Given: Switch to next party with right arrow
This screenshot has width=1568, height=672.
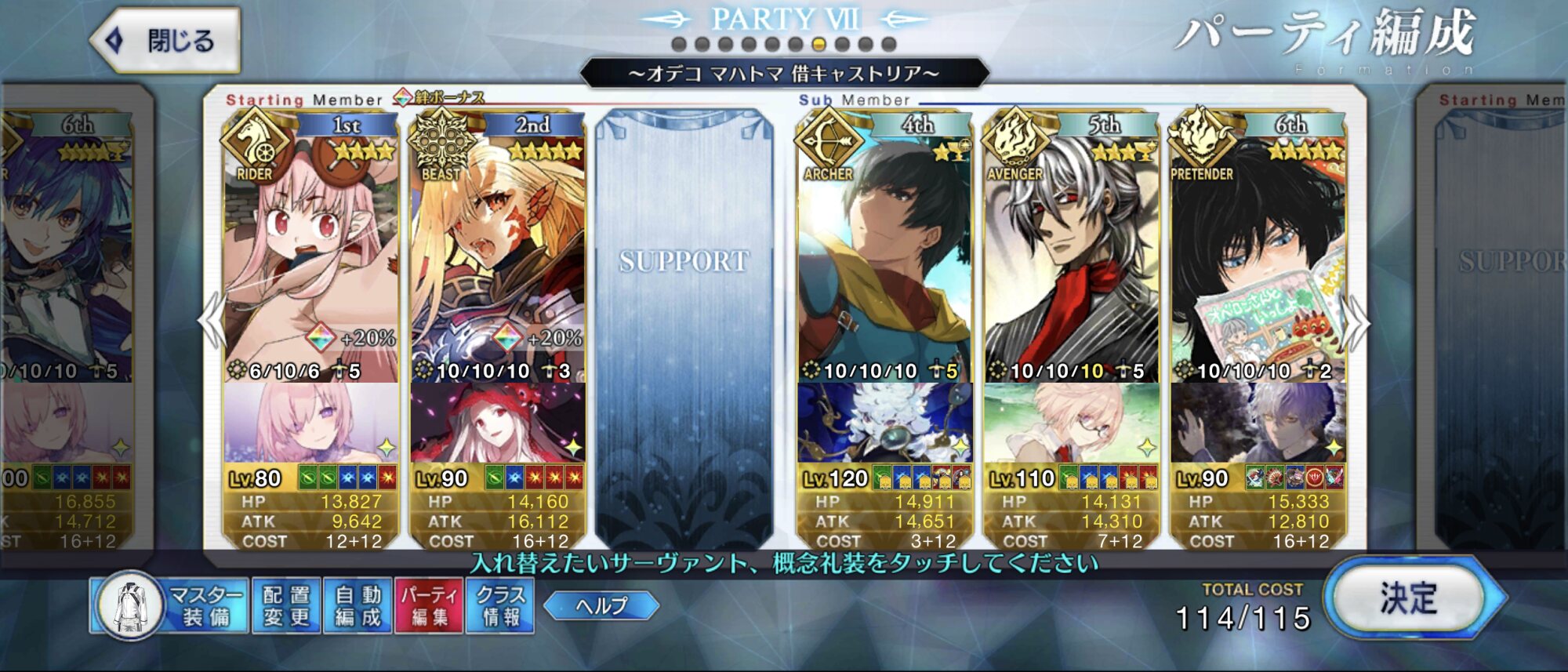Looking at the screenshot, I should [1358, 321].
